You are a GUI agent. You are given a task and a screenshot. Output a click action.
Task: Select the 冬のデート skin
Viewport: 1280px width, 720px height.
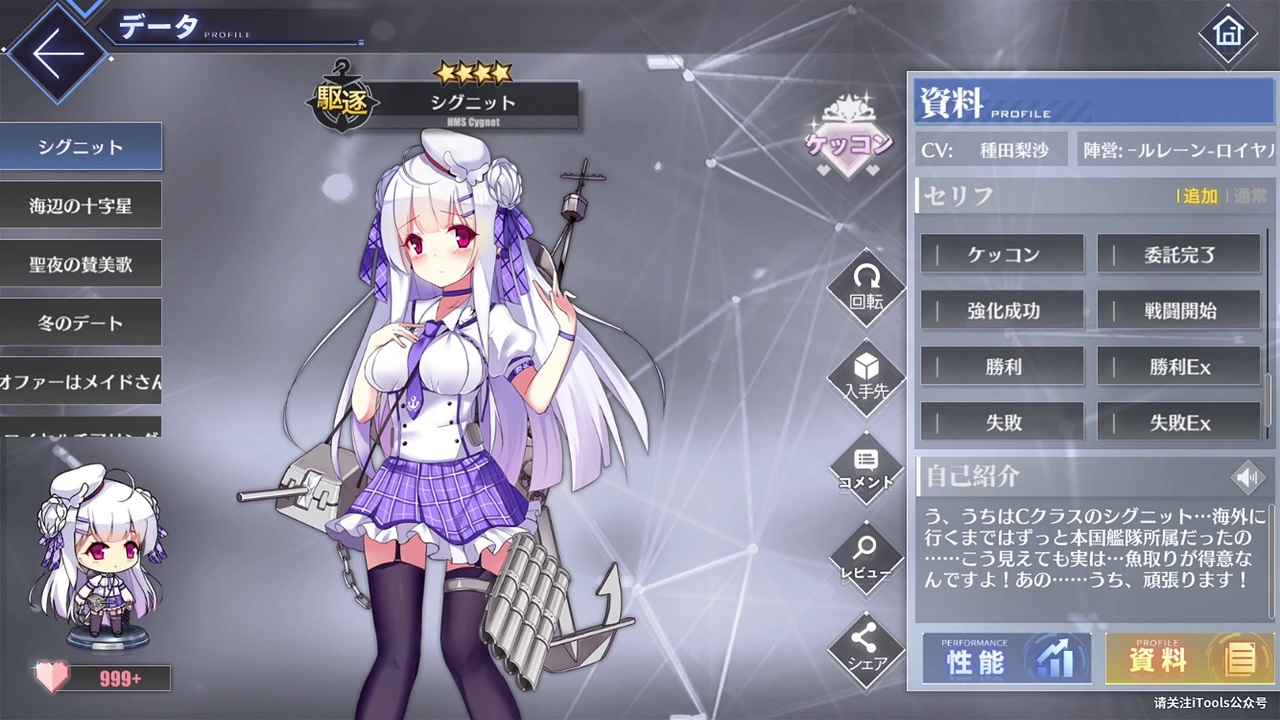click(80, 322)
